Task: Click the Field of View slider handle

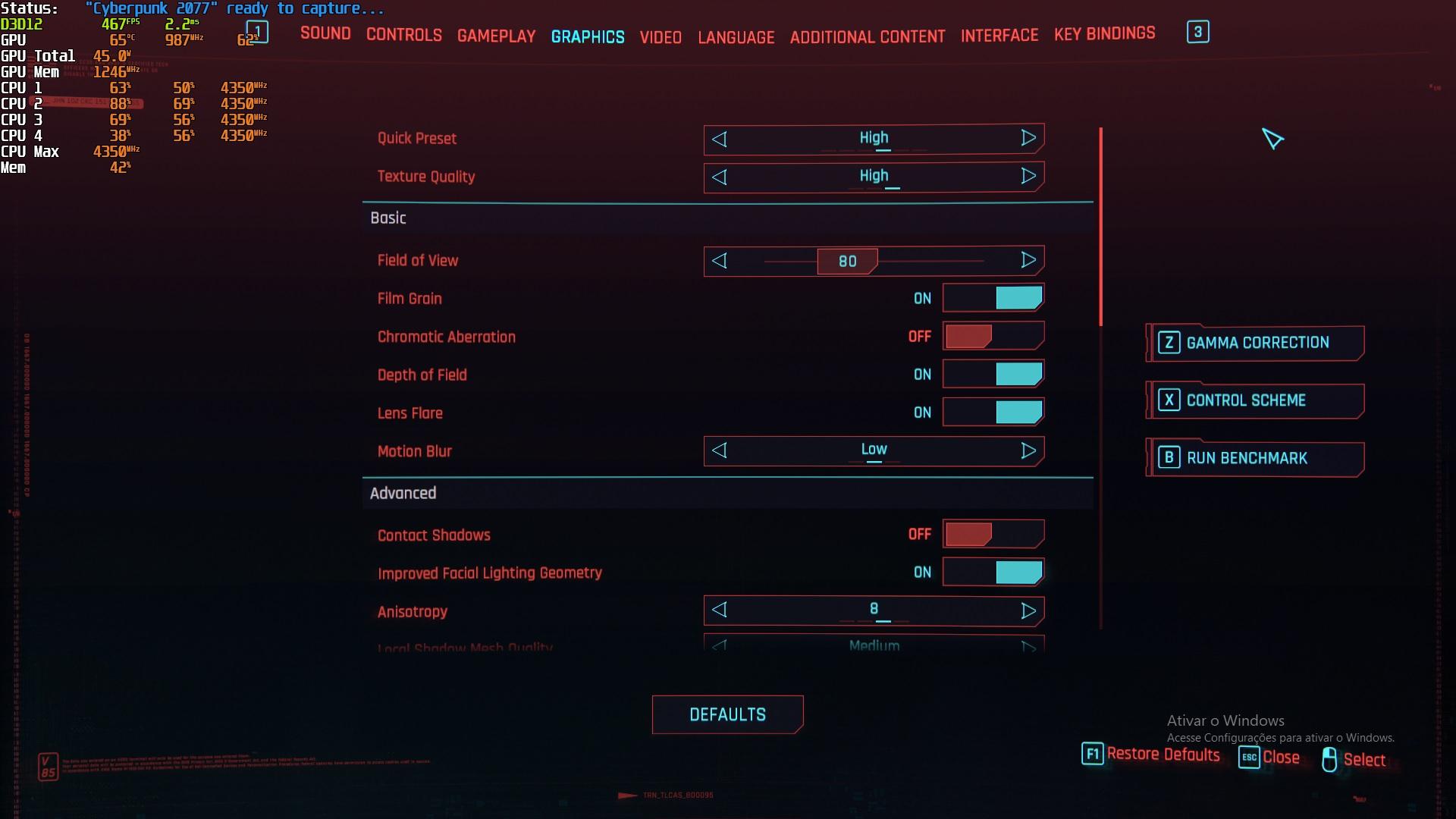Action: (x=847, y=261)
